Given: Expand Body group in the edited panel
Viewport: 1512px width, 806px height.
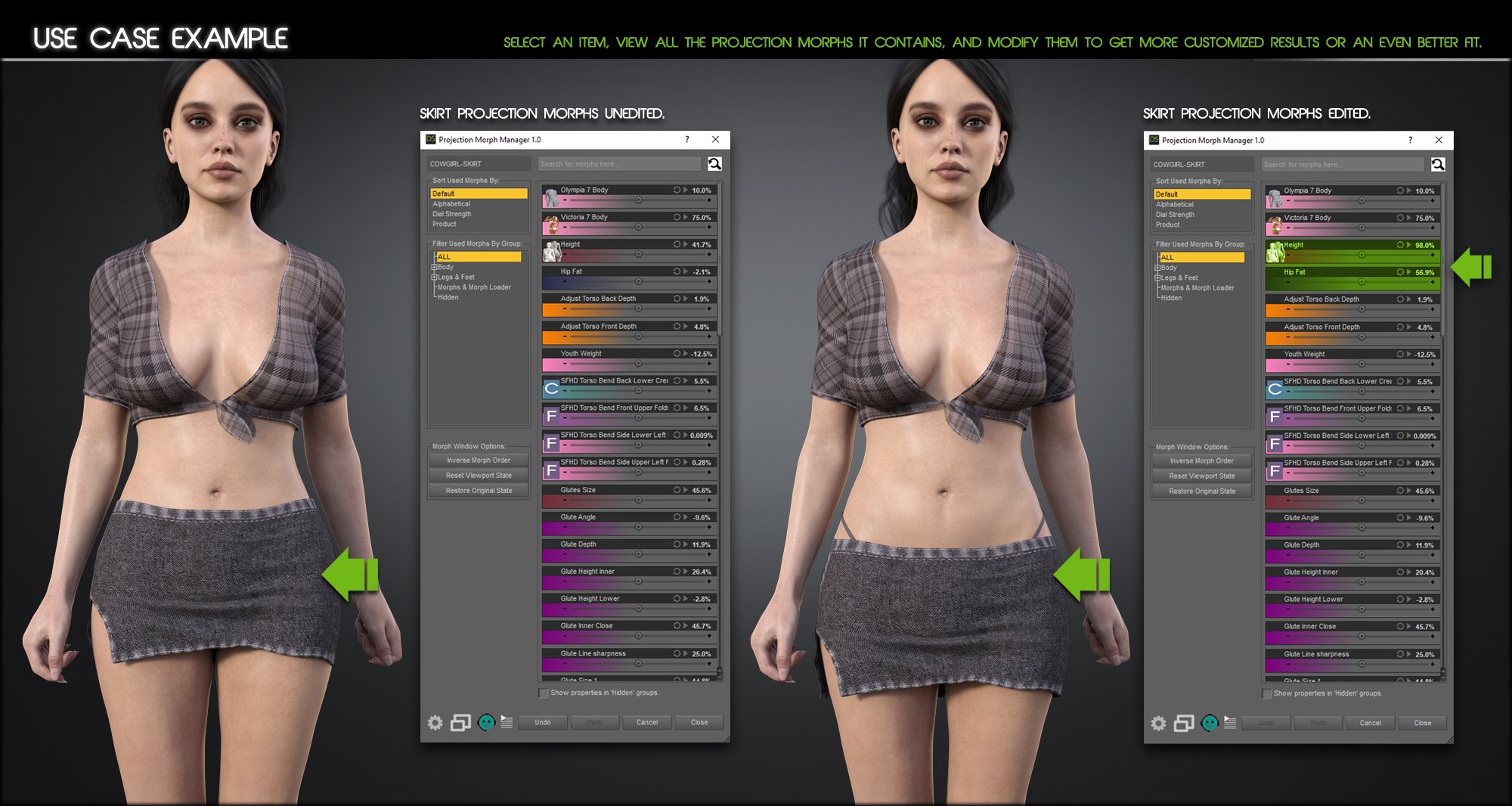Looking at the screenshot, I should tap(1156, 268).
